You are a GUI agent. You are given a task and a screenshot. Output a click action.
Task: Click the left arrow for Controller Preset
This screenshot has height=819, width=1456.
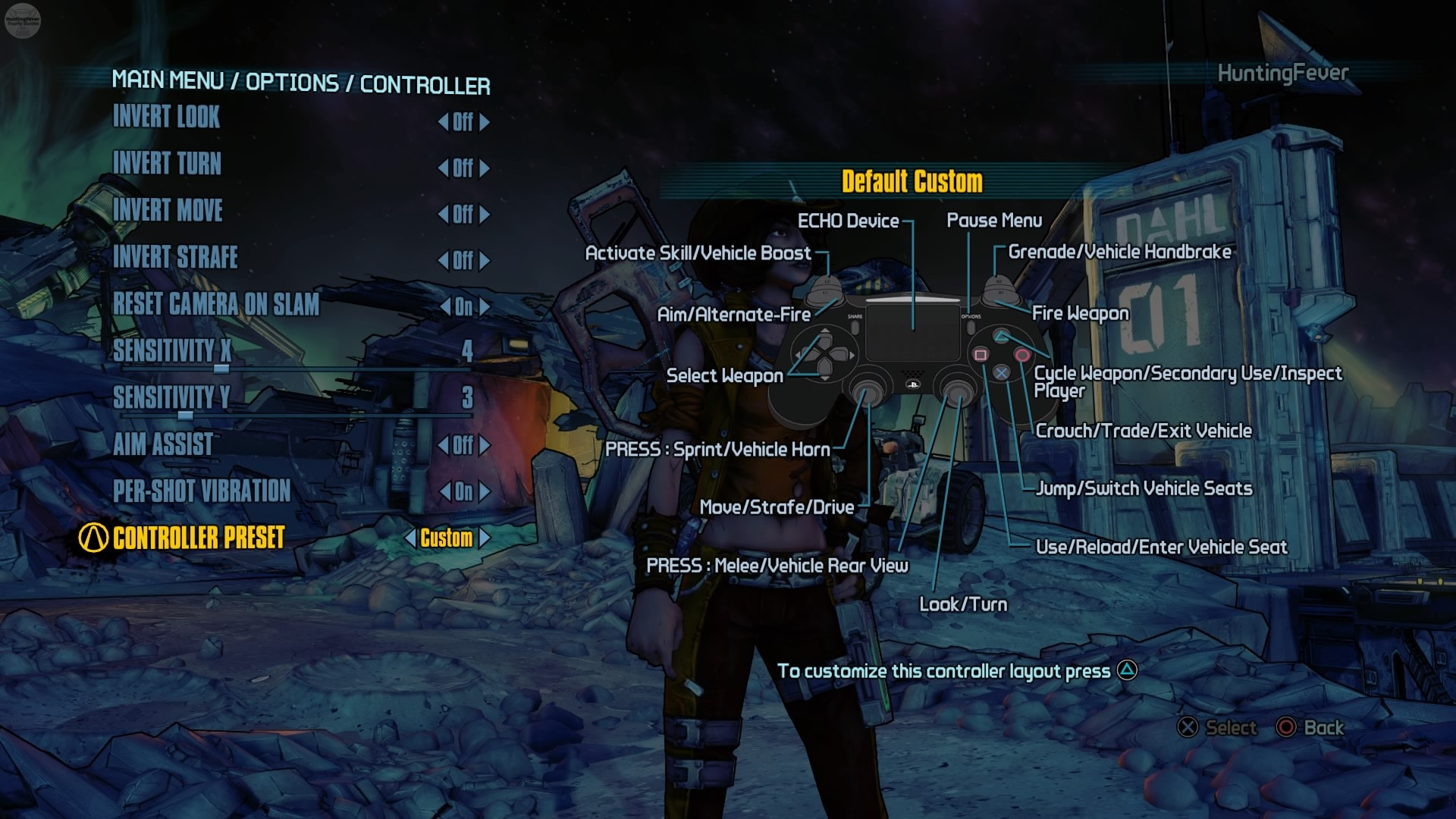(x=410, y=538)
